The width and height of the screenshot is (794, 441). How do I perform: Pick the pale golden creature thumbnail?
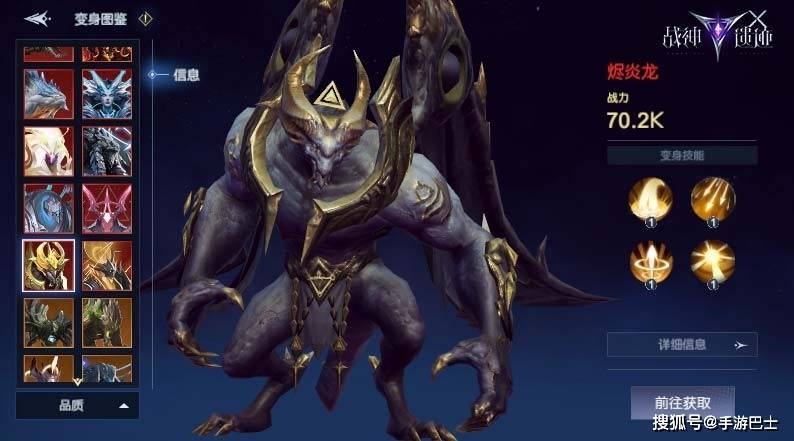pyautogui.click(x=48, y=150)
